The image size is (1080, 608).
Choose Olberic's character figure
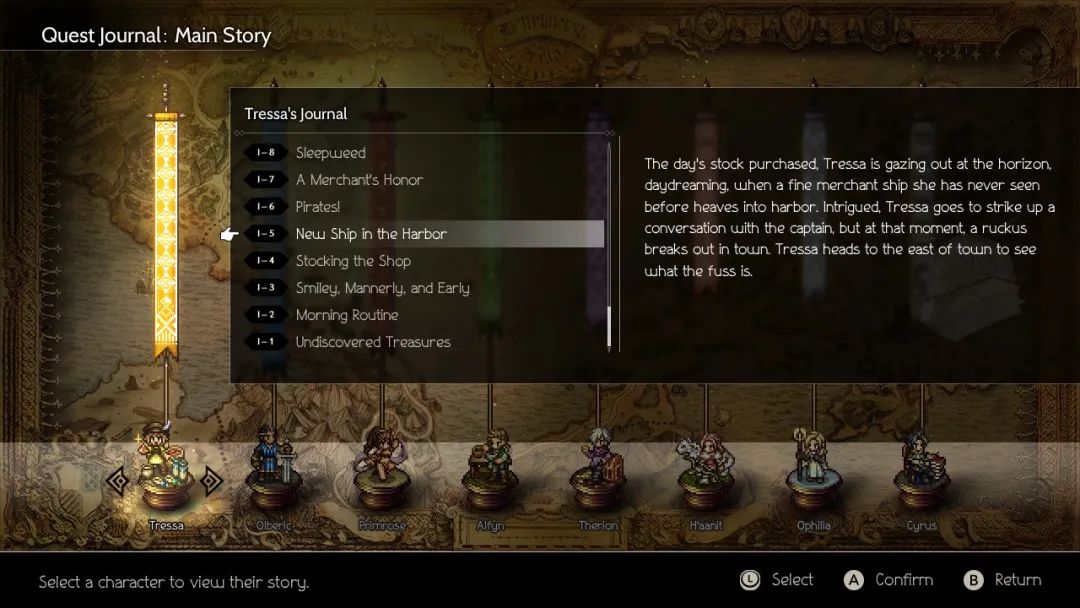point(274,470)
